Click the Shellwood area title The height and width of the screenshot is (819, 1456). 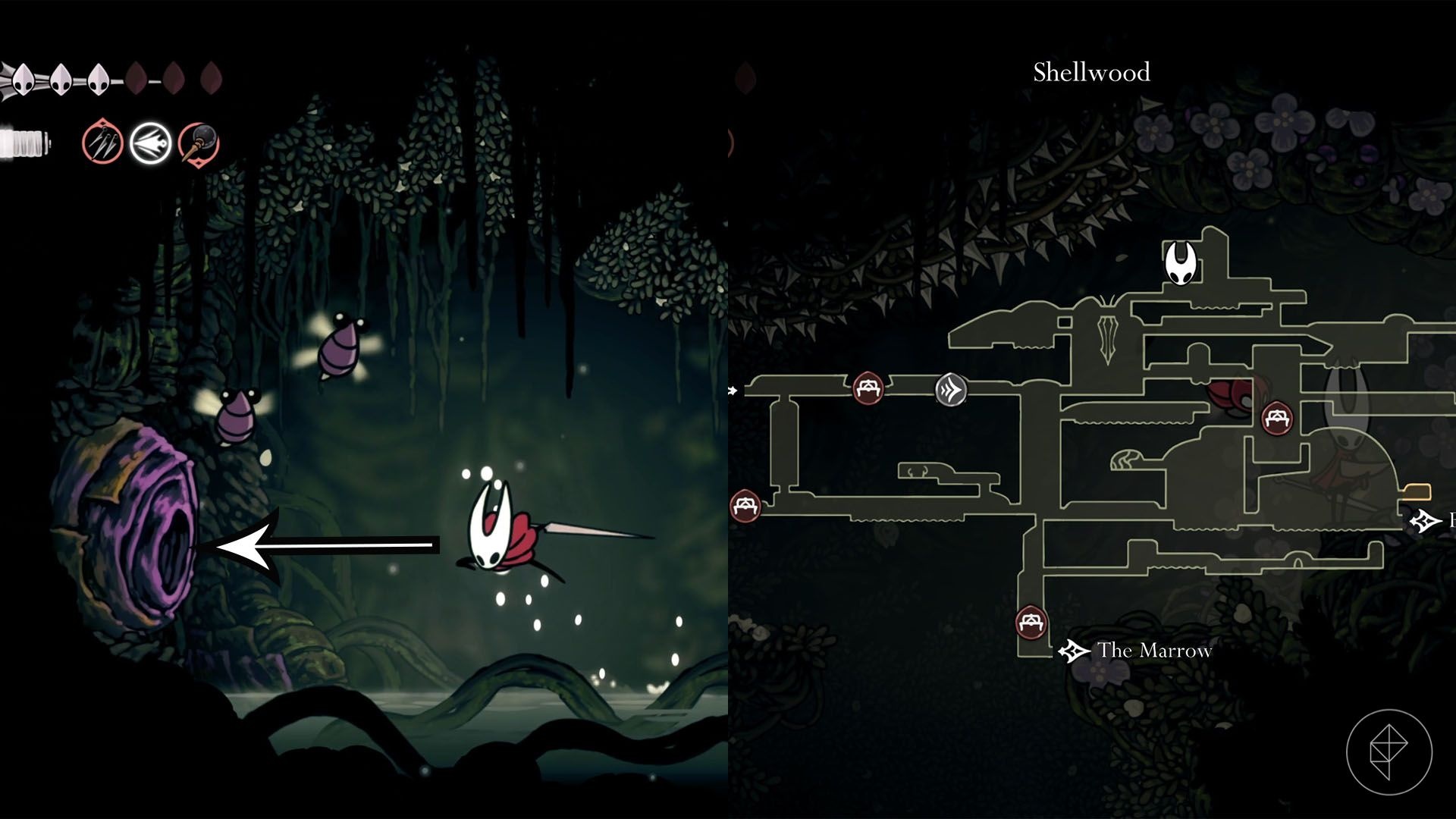(1091, 73)
